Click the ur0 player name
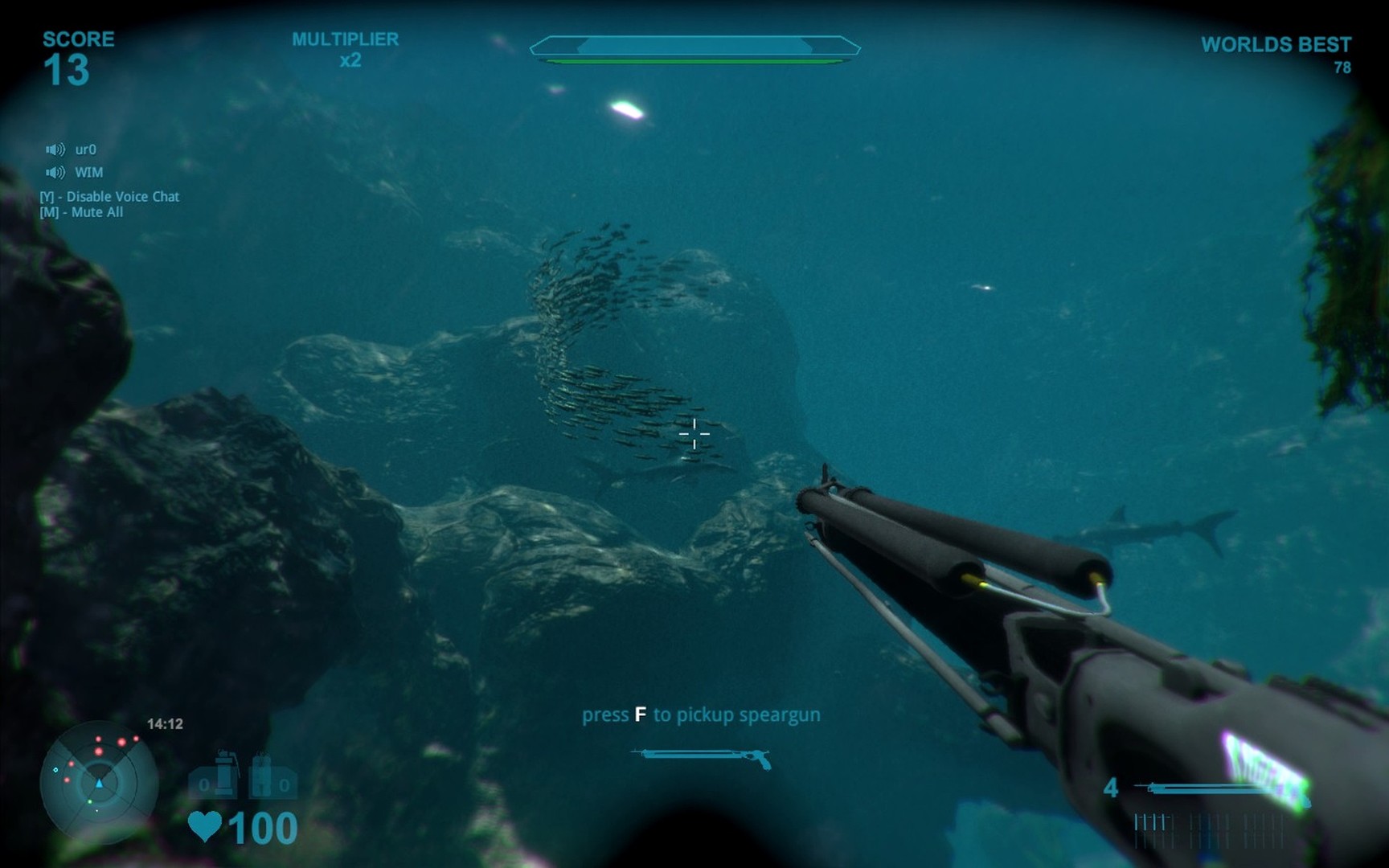 [x=86, y=150]
